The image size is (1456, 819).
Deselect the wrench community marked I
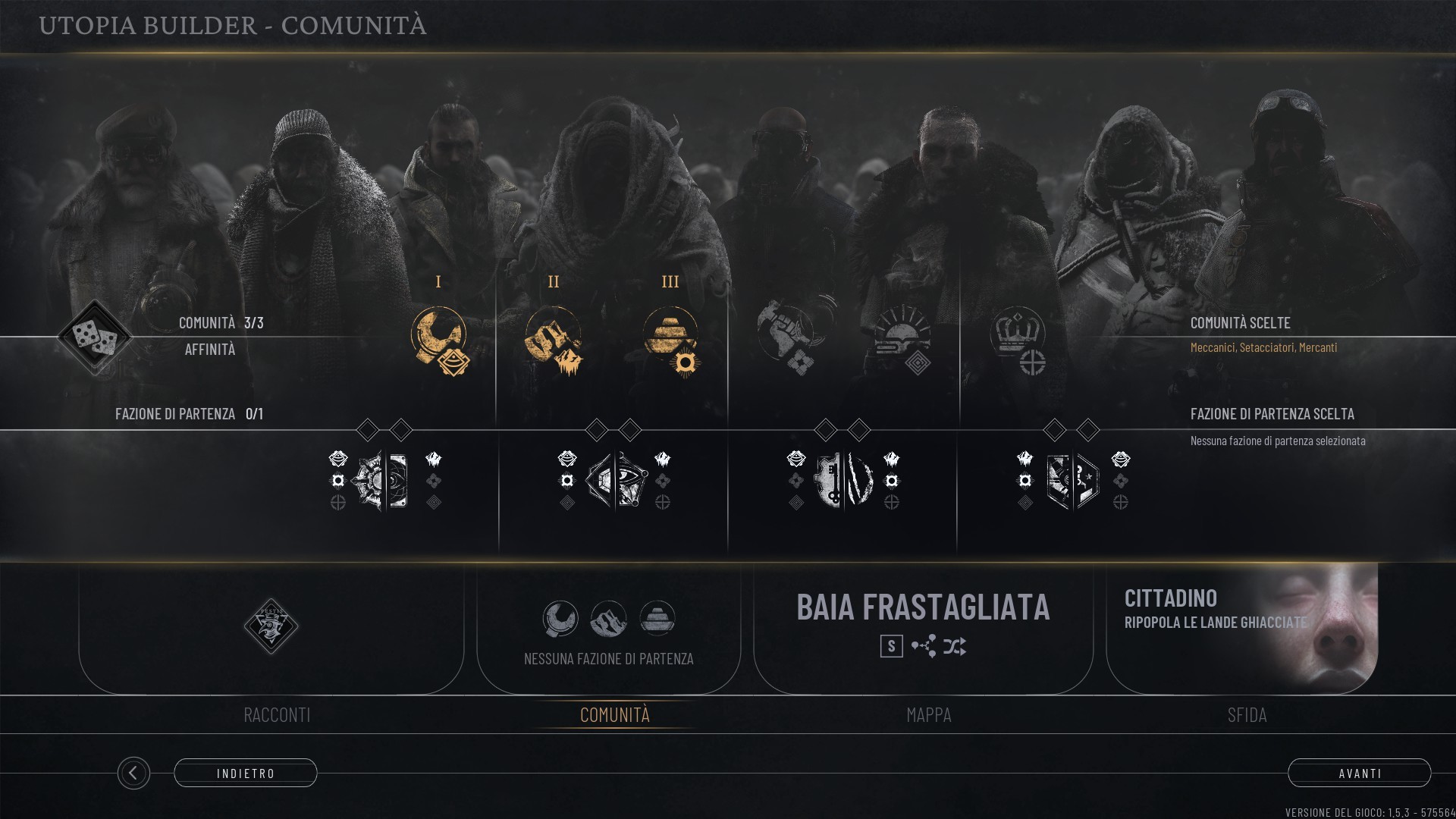(439, 338)
